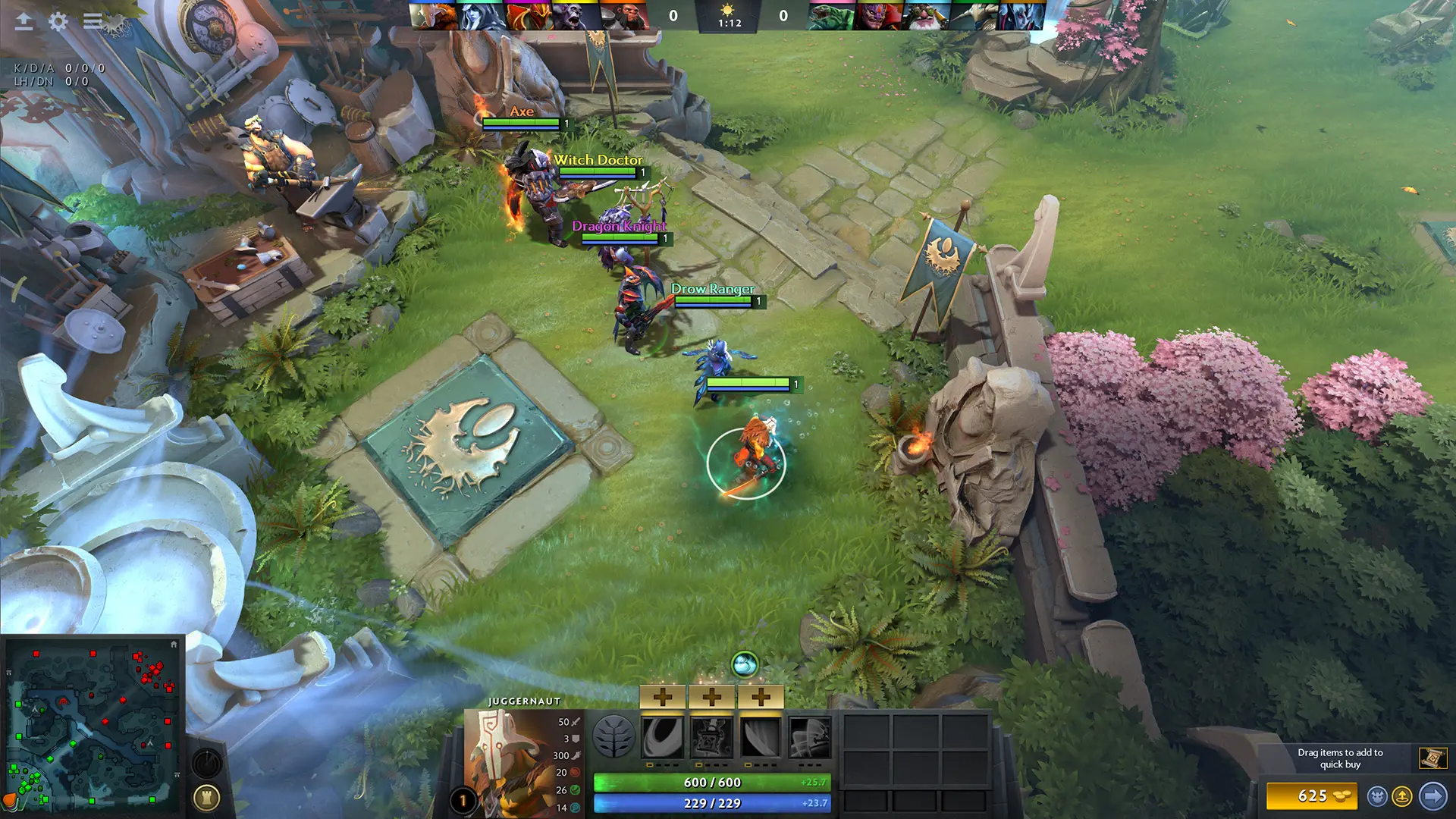Click the TP scroll in quick buy
The image size is (1456, 819).
[x=1432, y=756]
